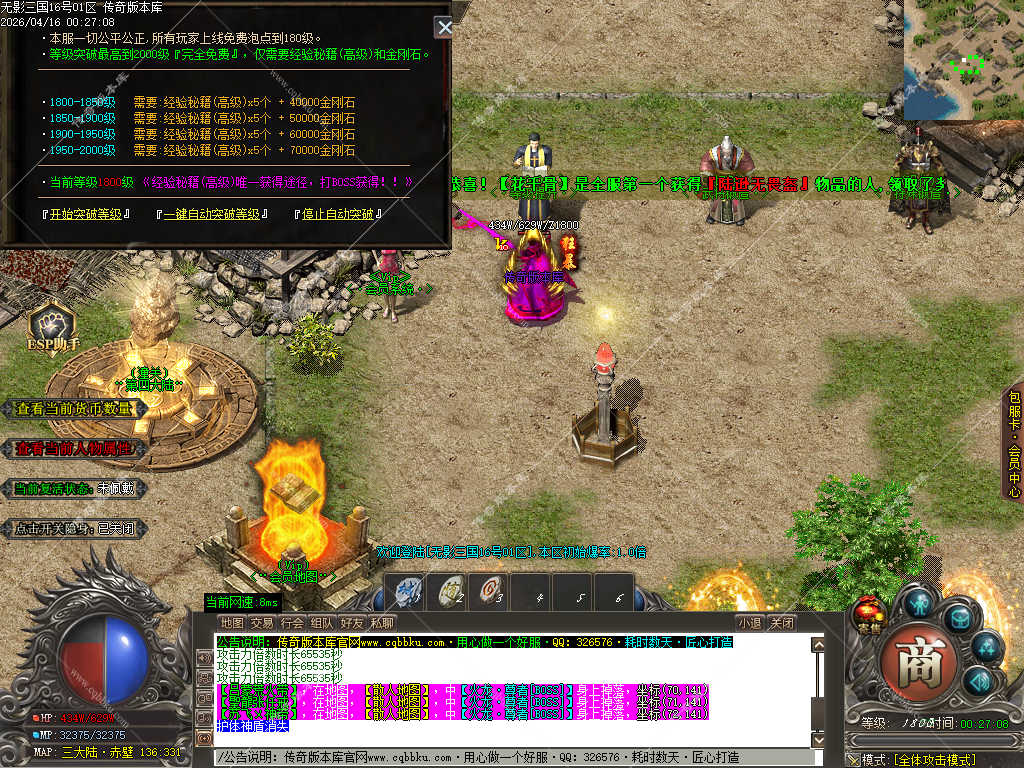
Task: Show 查看当前货币数量 panel
Action: coord(74,409)
